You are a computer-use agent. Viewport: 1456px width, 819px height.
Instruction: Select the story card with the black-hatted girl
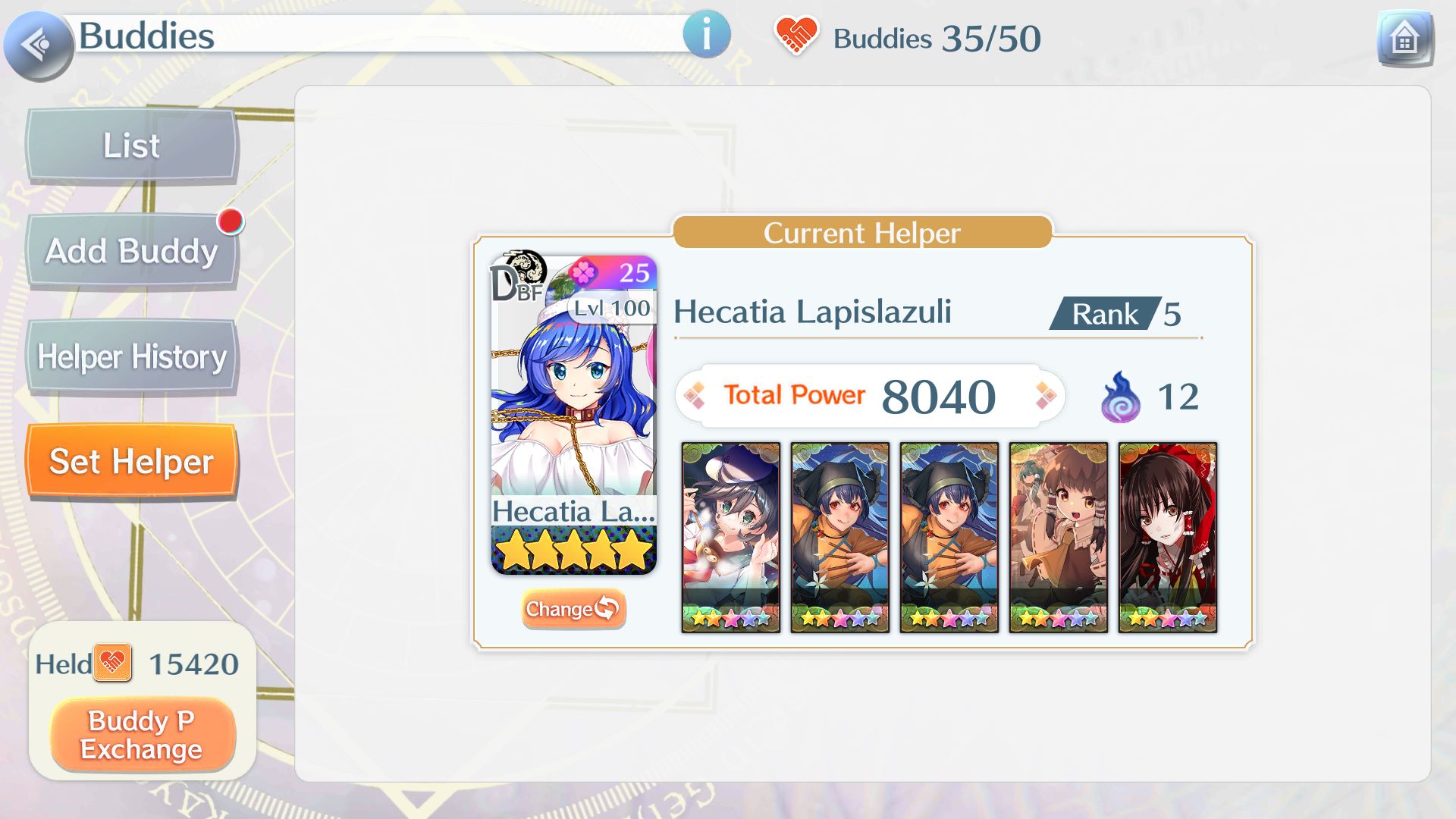730,537
